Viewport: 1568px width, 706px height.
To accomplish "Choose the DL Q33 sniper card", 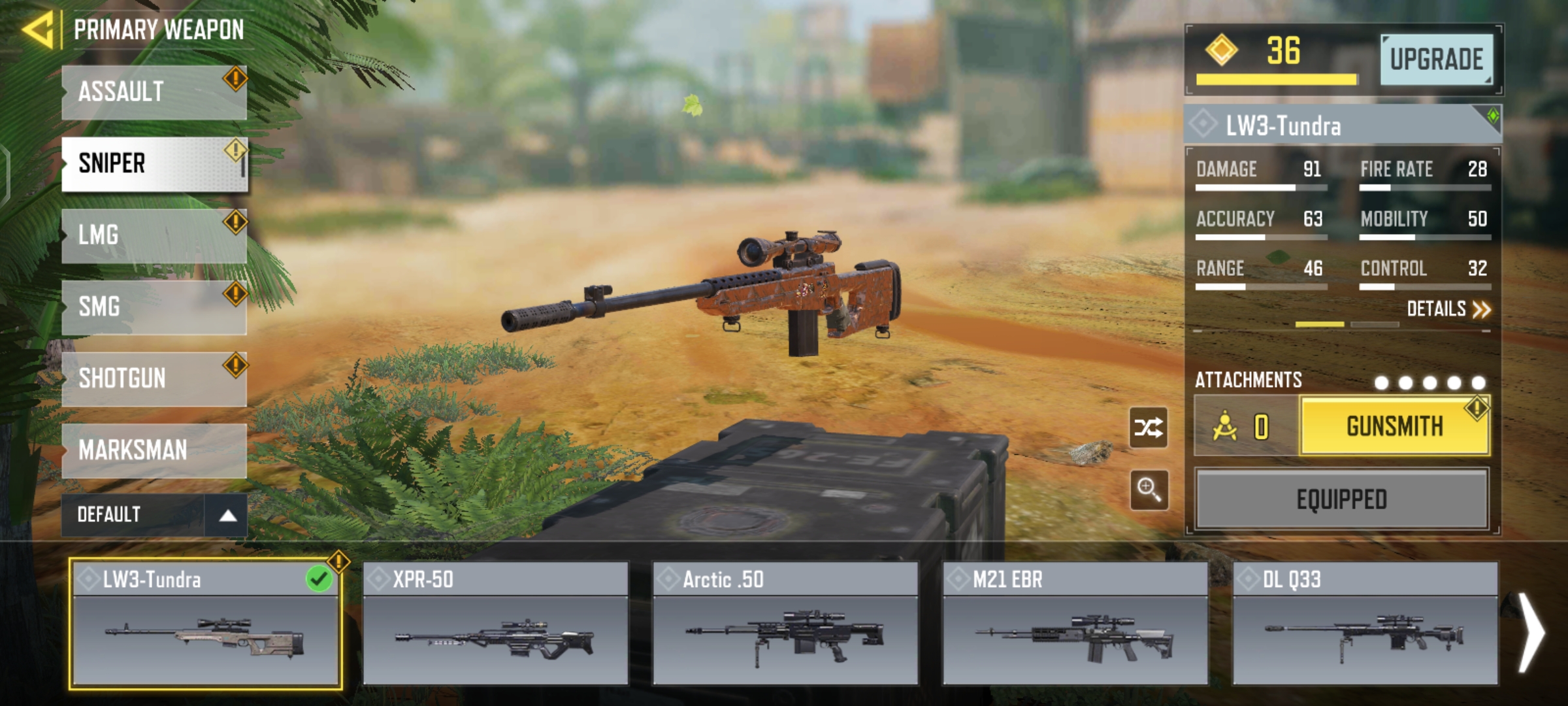I will [1365, 624].
